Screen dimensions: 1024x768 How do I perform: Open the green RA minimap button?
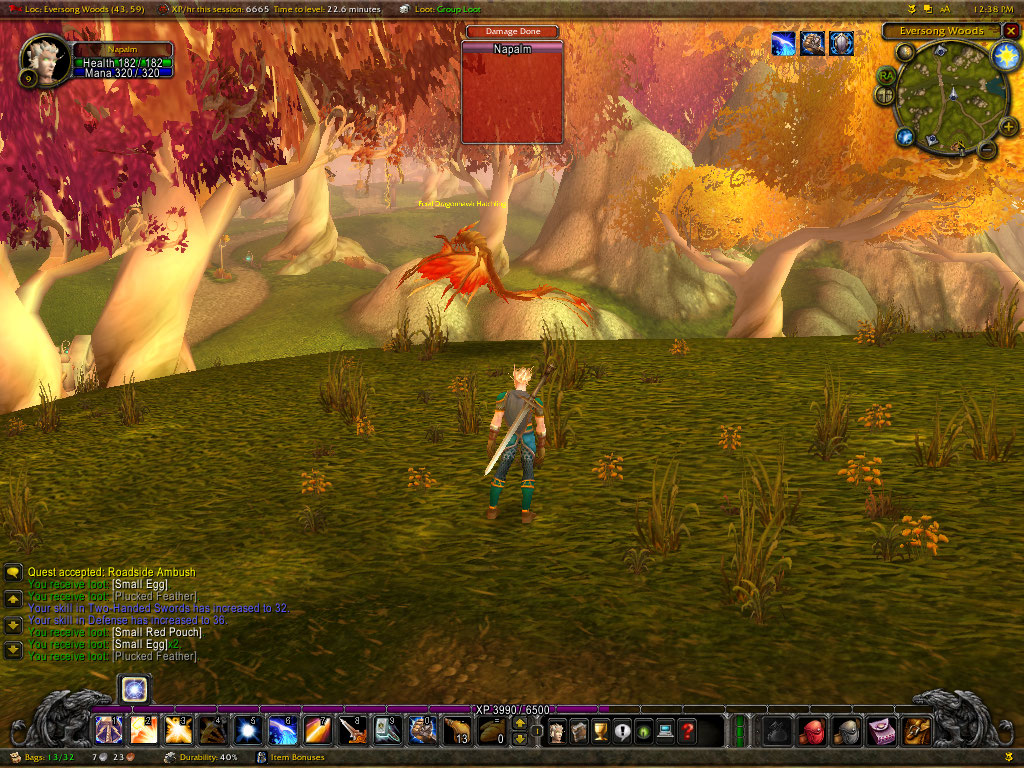click(x=887, y=74)
